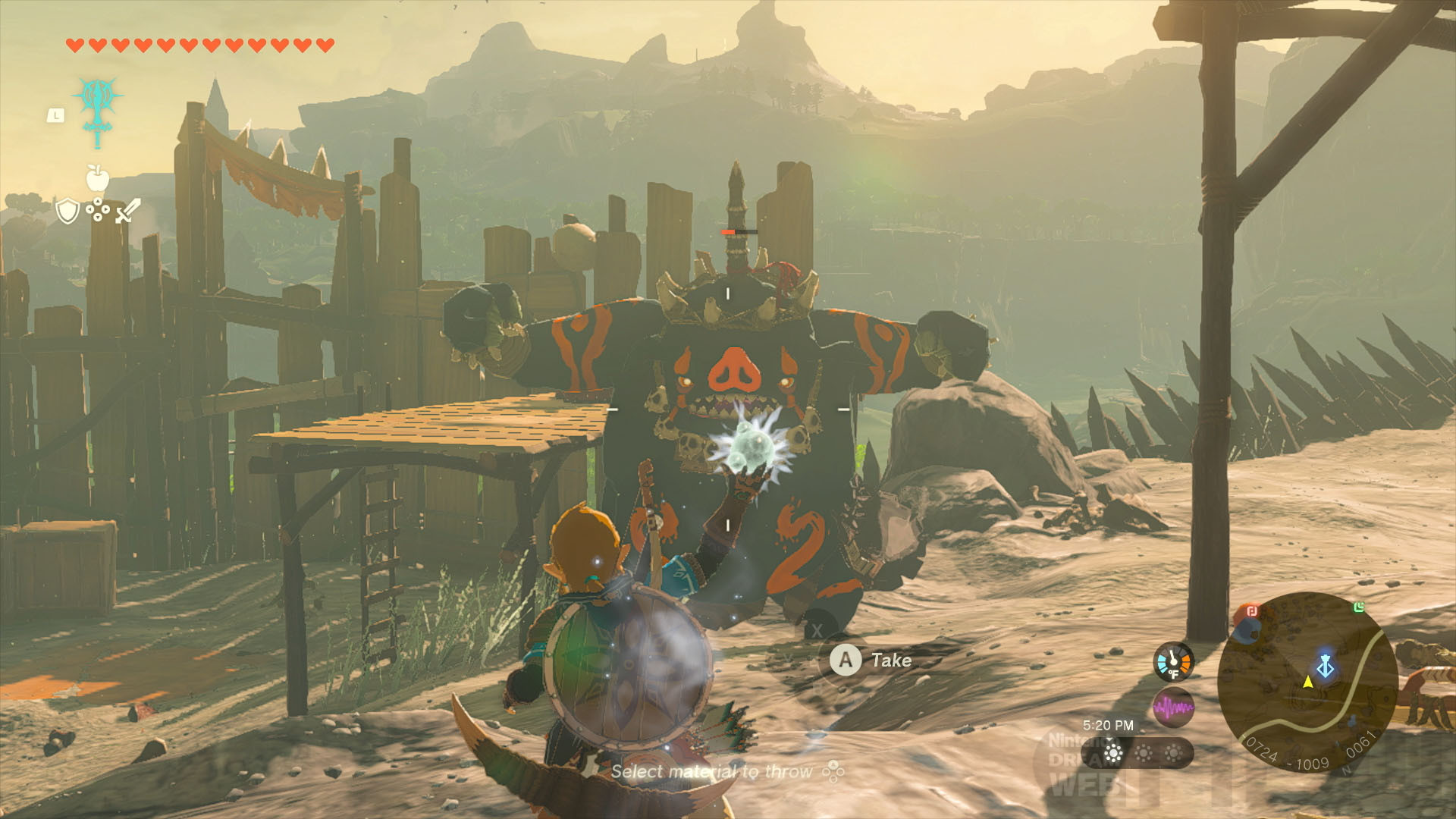Open the circular minimap
This screenshot has height=819, width=1456.
coord(1307,682)
